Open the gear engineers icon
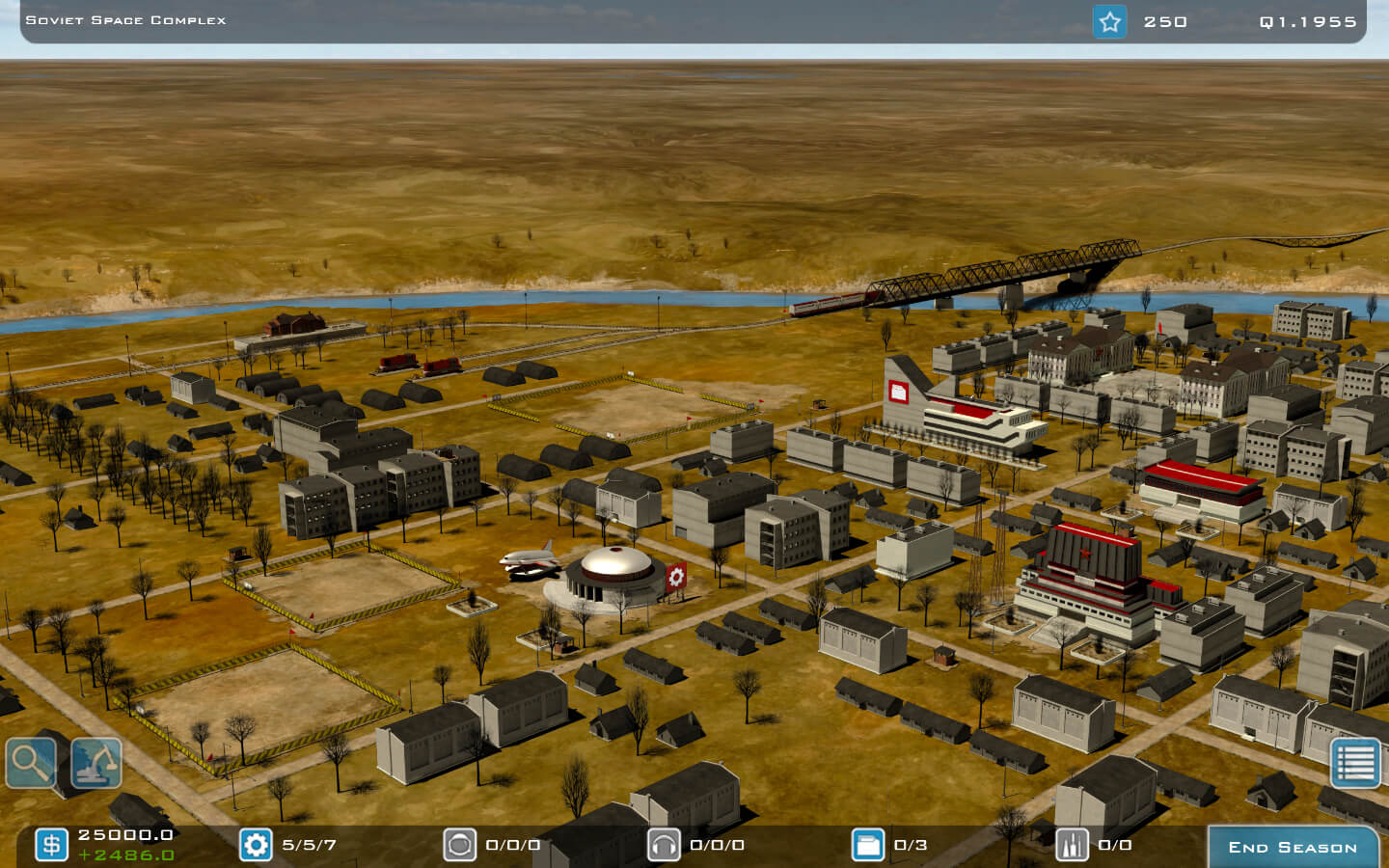The width and height of the screenshot is (1389, 868). click(x=256, y=845)
